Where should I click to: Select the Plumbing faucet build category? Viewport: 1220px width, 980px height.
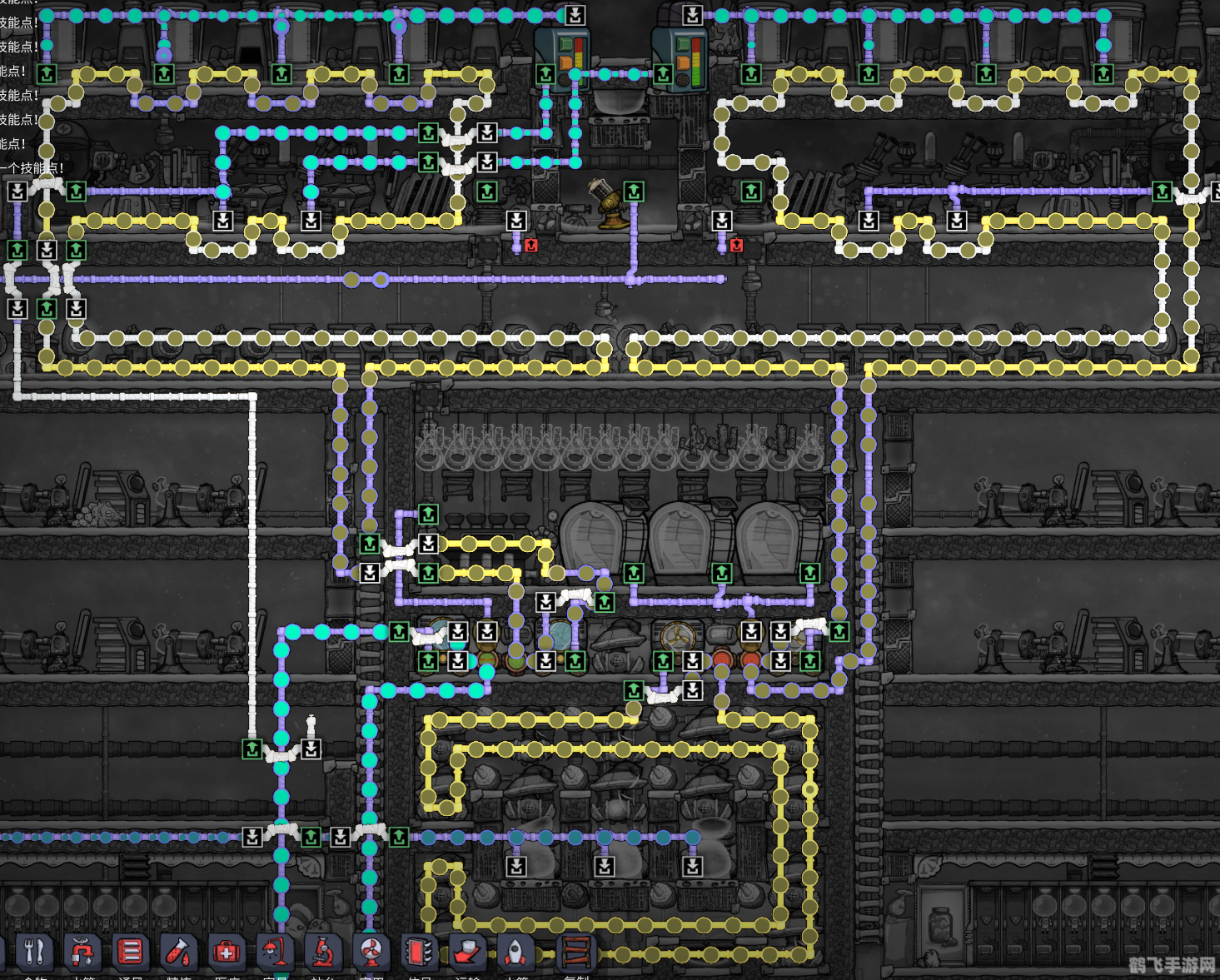pyautogui.click(x=82, y=951)
